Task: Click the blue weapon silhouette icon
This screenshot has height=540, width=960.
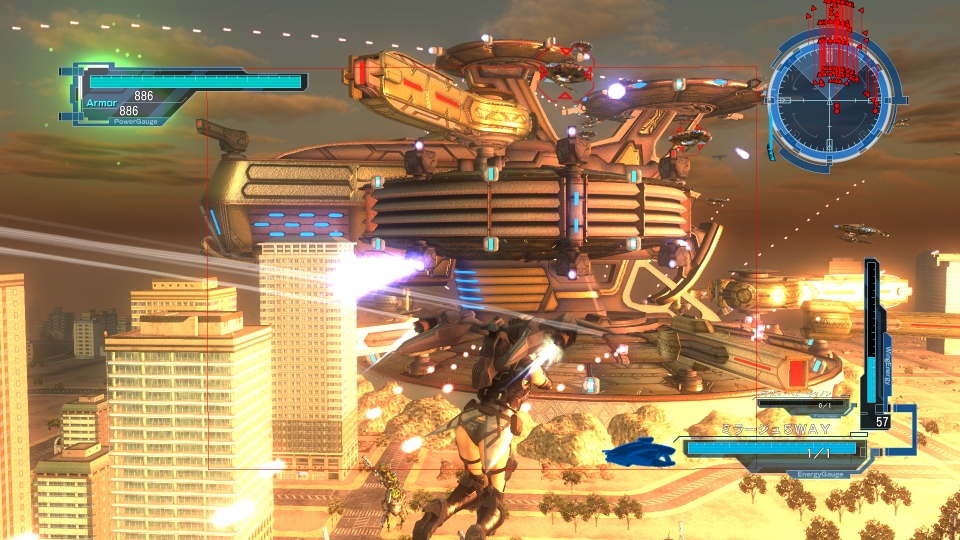Action: 642,454
